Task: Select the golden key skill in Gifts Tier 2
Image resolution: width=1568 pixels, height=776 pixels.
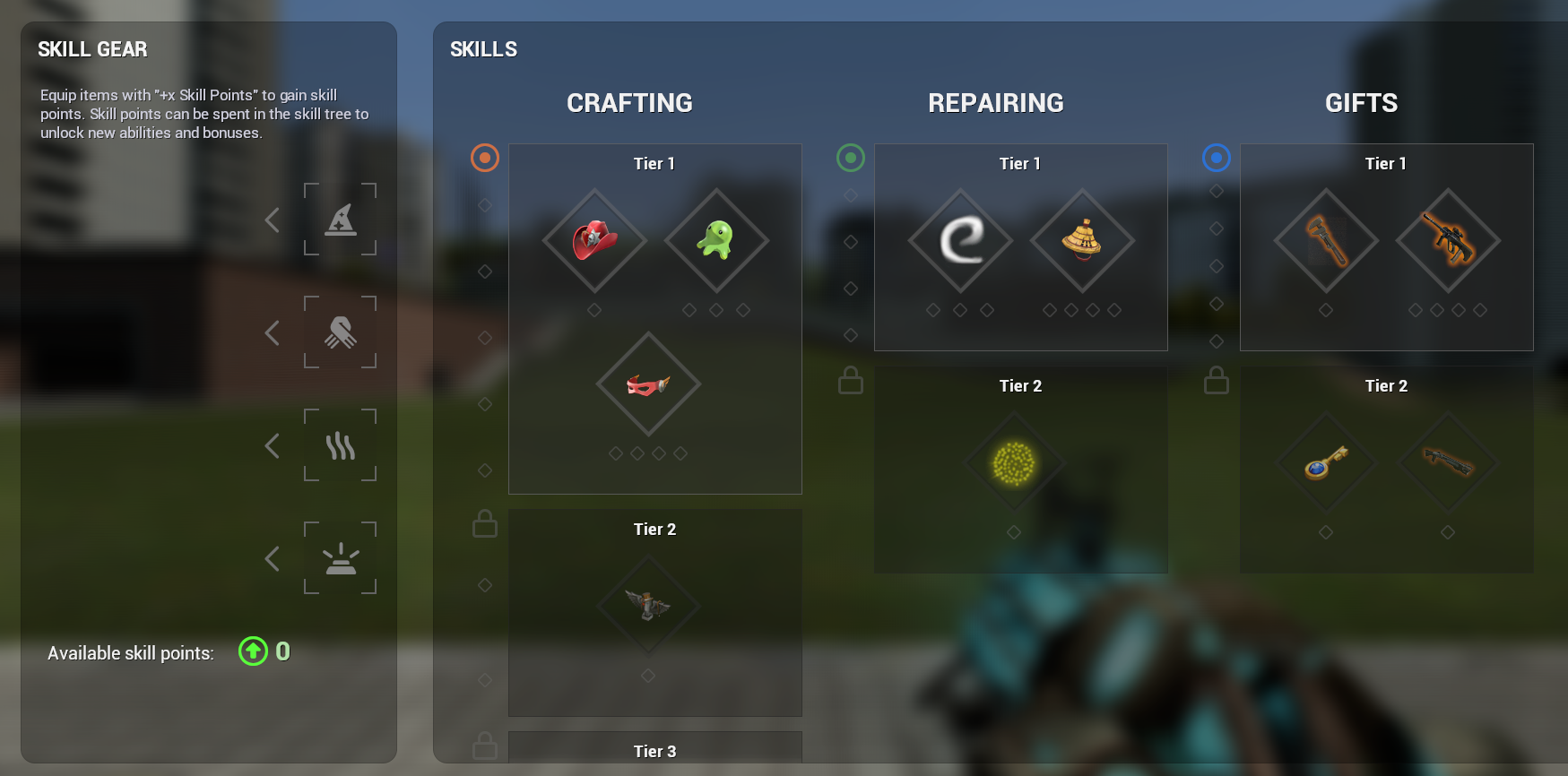Action: coord(1326,461)
